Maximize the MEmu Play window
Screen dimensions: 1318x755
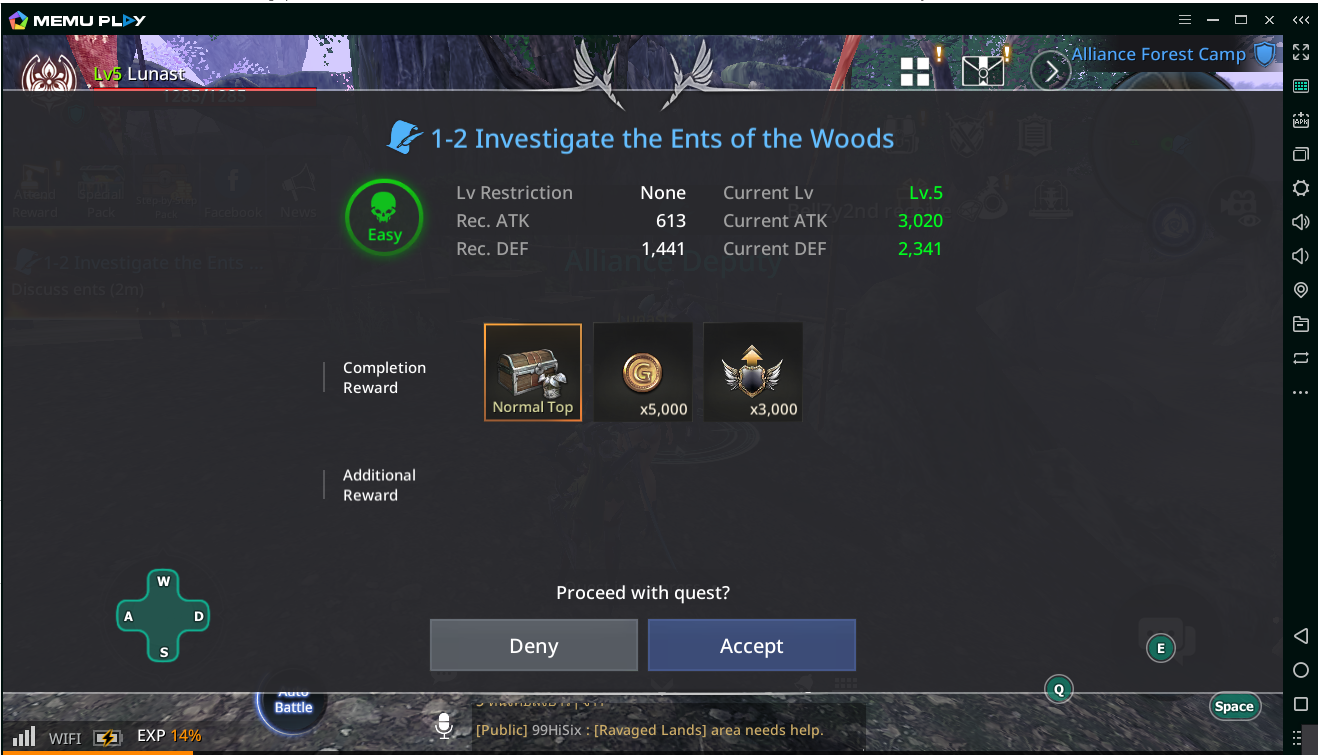tap(1241, 19)
